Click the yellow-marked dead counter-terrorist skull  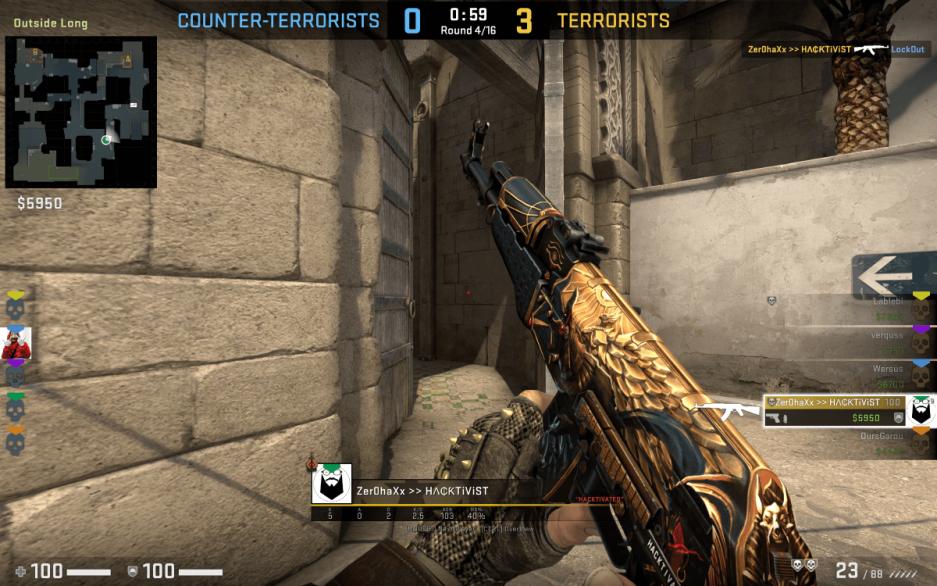tap(15, 307)
